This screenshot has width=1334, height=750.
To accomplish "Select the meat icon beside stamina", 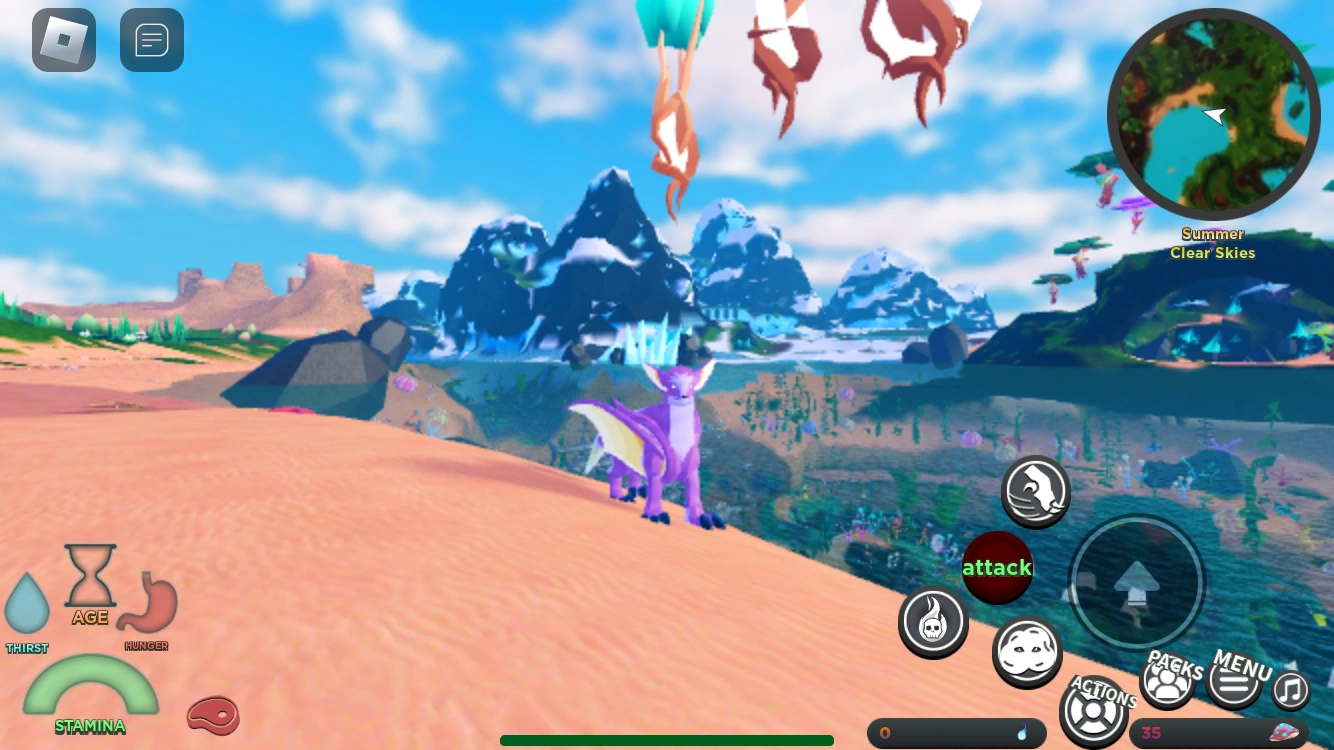I will coord(213,716).
